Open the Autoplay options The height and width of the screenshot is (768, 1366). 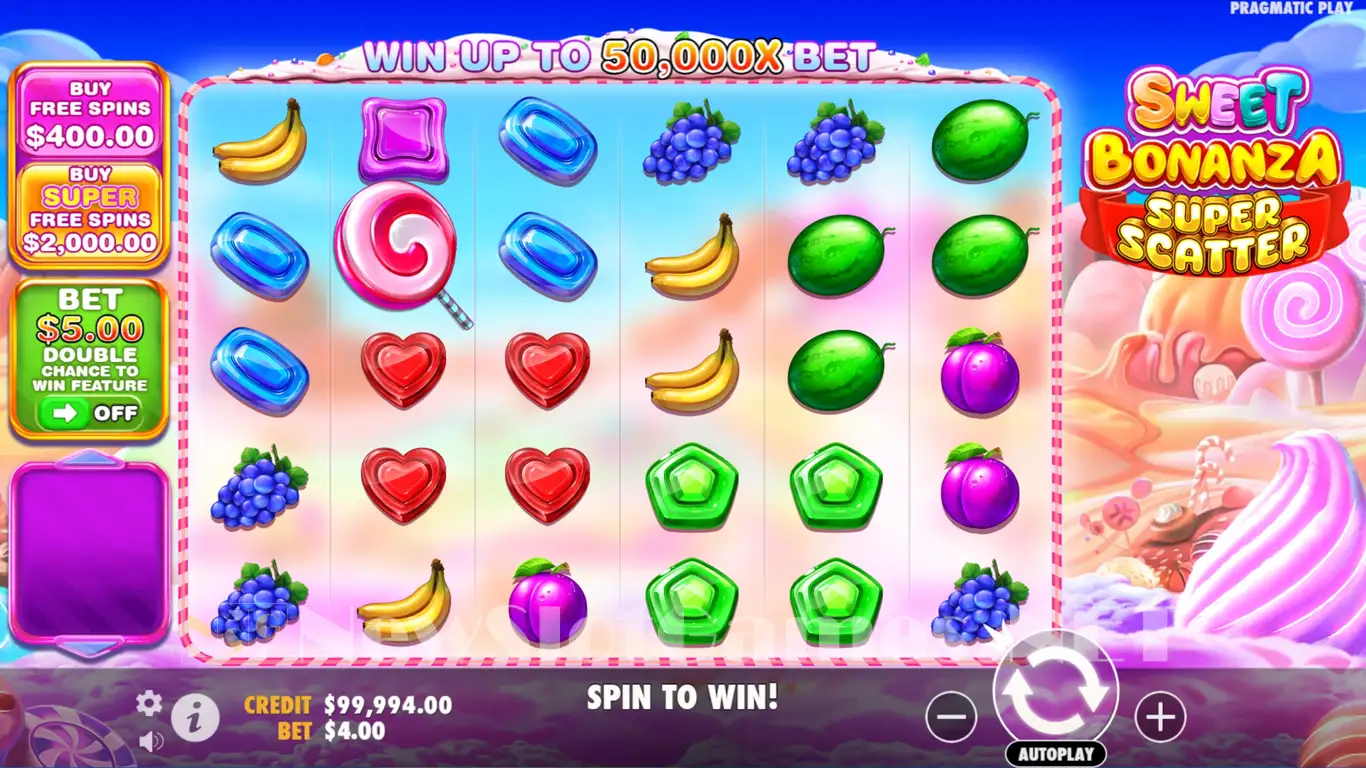pos(1055,754)
